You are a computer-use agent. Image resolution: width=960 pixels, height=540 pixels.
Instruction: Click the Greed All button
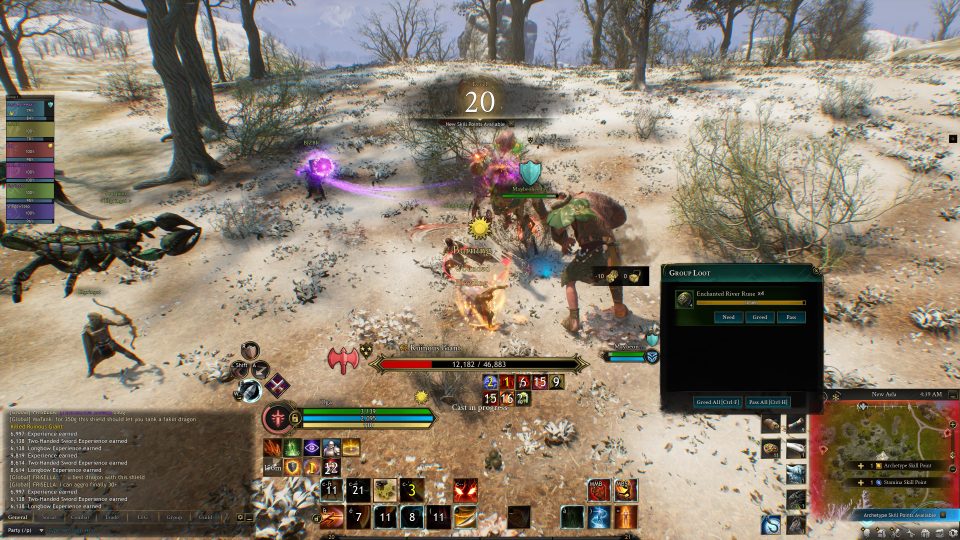click(717, 402)
